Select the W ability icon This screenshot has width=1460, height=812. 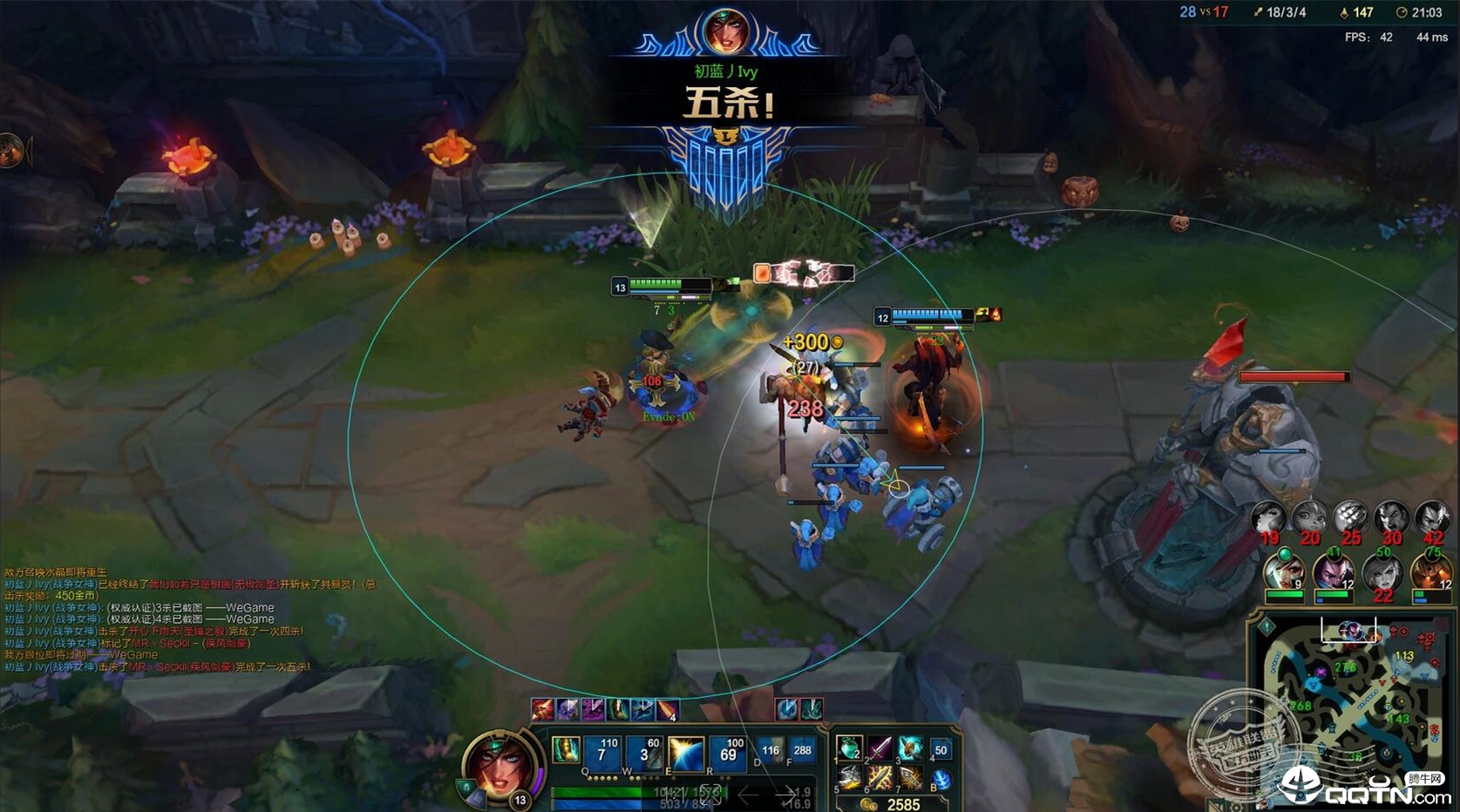tap(645, 753)
